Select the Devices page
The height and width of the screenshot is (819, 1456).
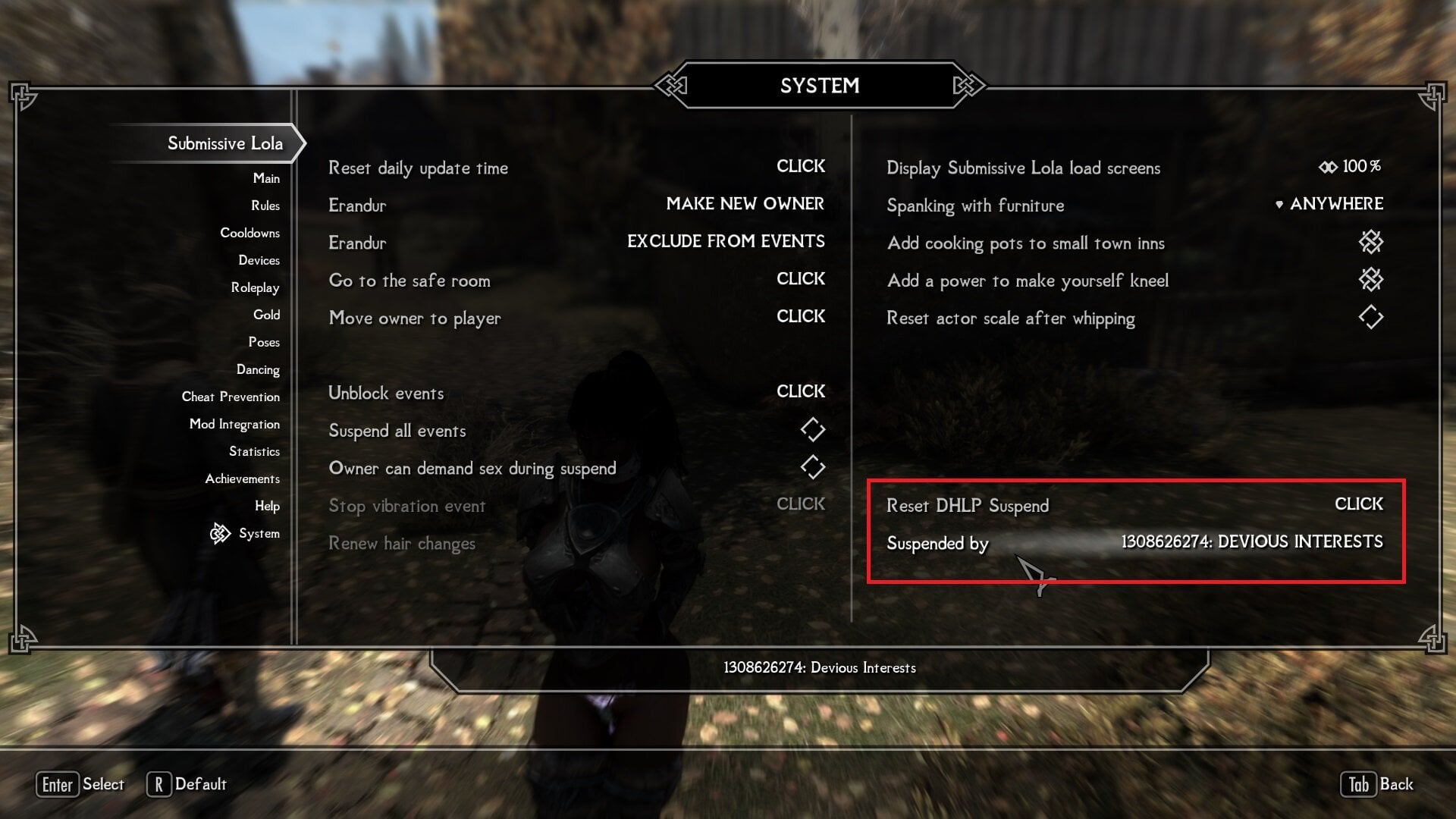(x=259, y=260)
